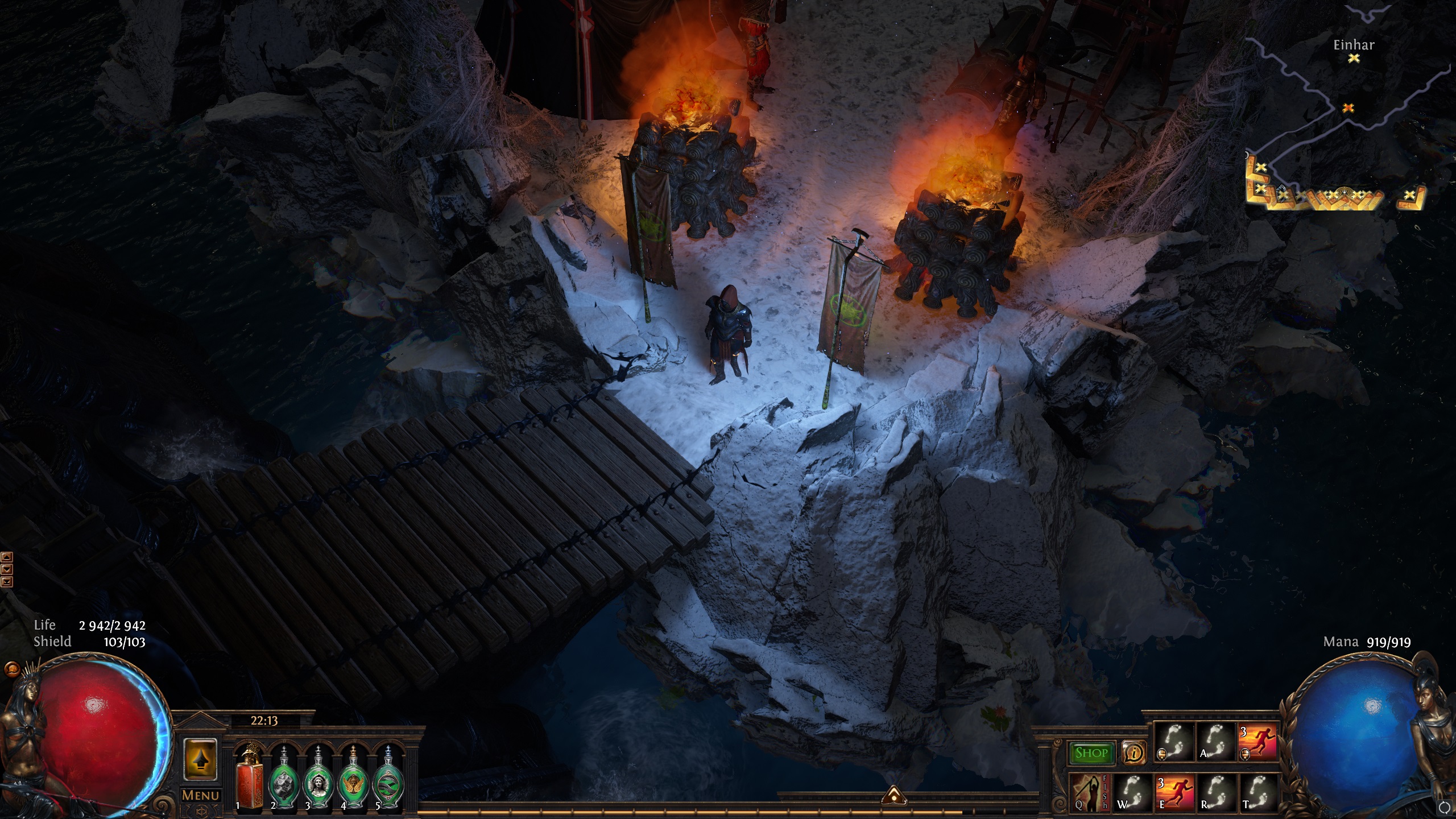Open the info speech-bubble icon
This screenshot has height=819, width=1456.
click(x=1134, y=753)
